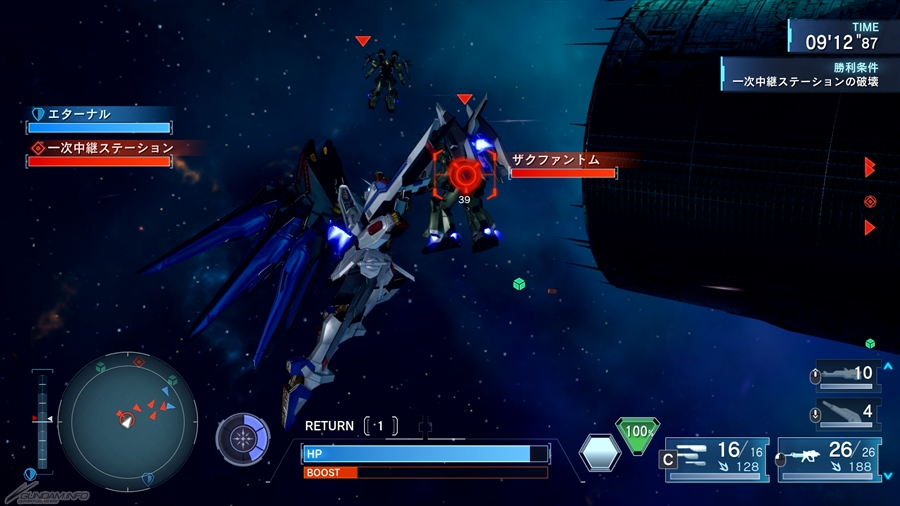The width and height of the screenshot is (900, 506).
Task: Select the エターナル ally status label
Action: click(99, 115)
